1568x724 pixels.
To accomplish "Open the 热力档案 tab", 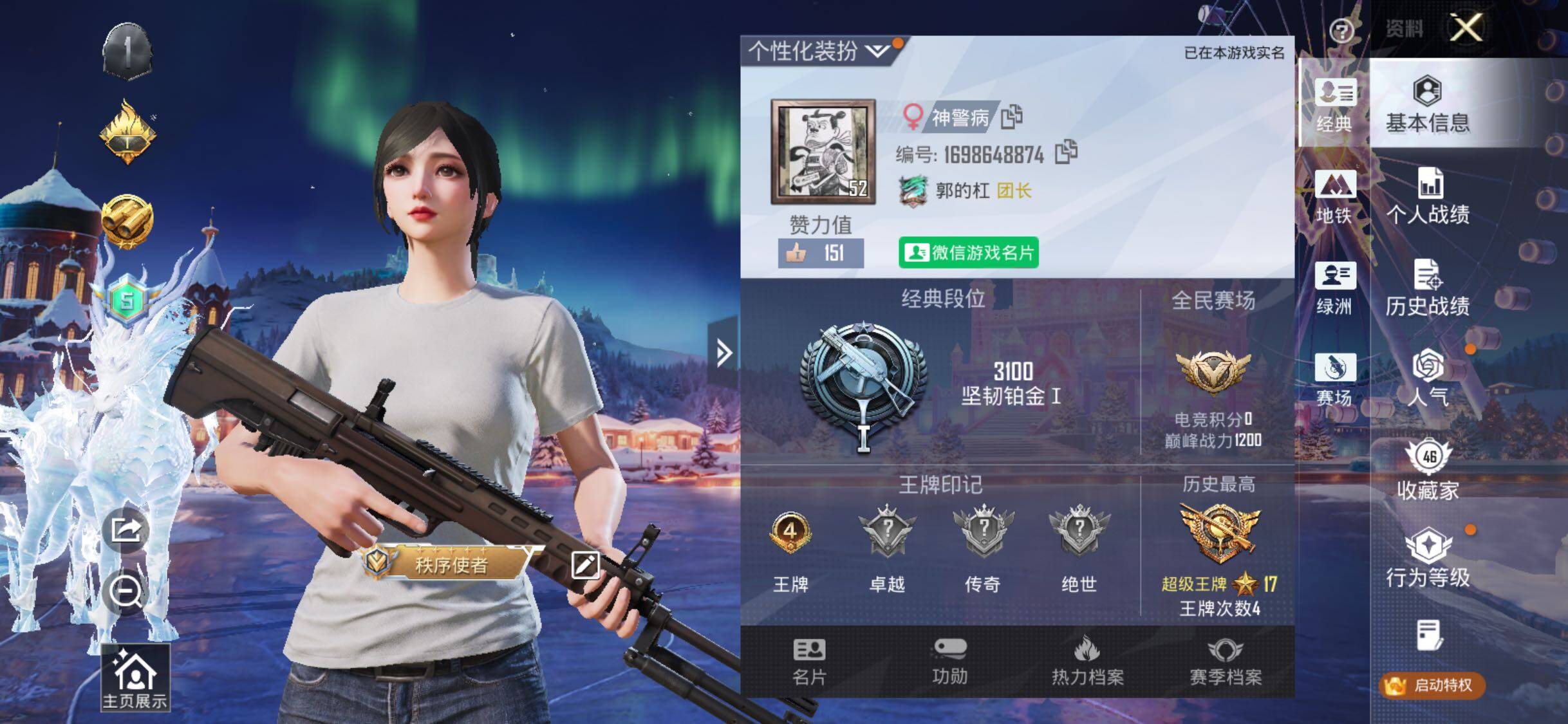I will [x=1087, y=662].
